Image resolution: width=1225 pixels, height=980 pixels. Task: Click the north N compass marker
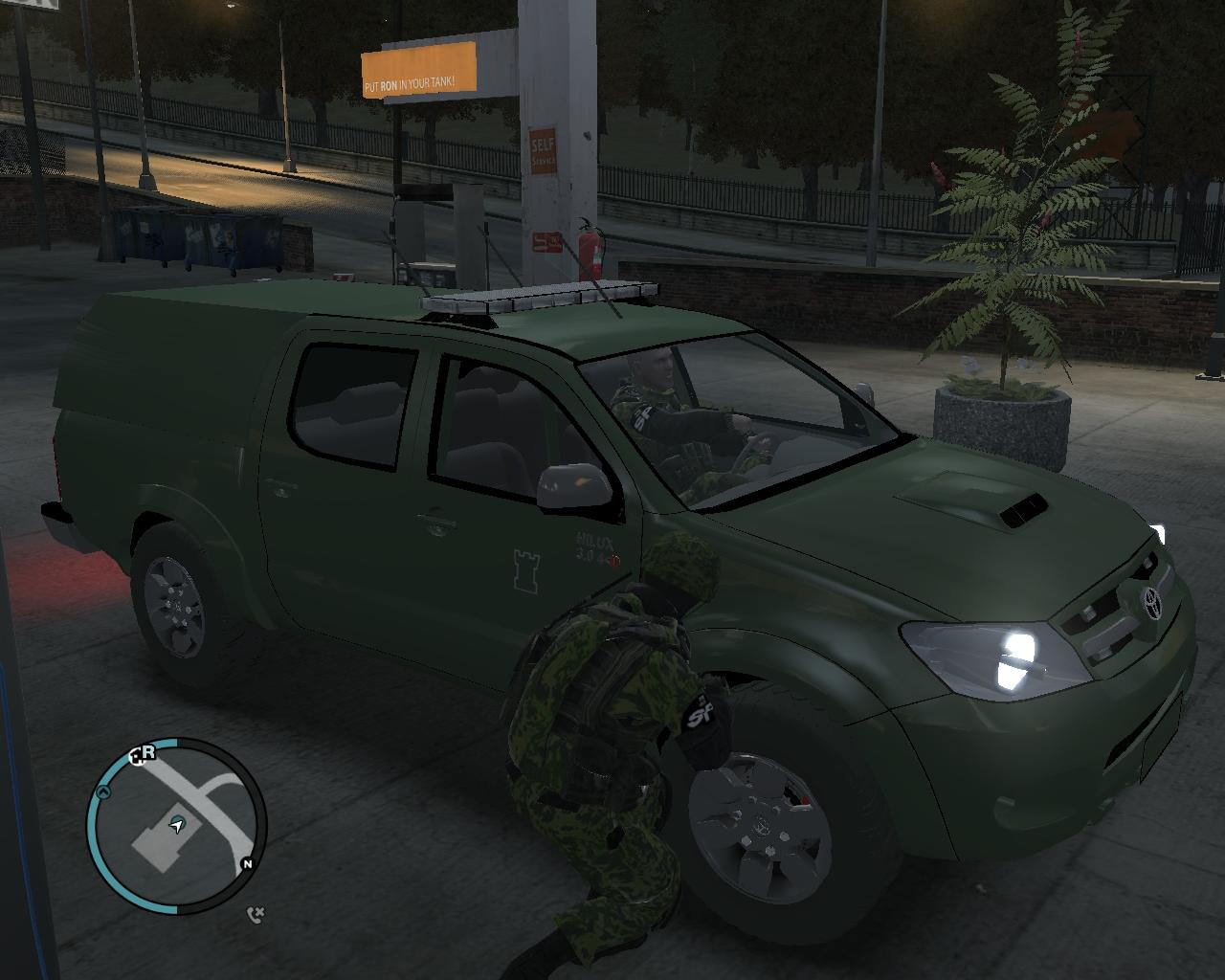tap(248, 863)
